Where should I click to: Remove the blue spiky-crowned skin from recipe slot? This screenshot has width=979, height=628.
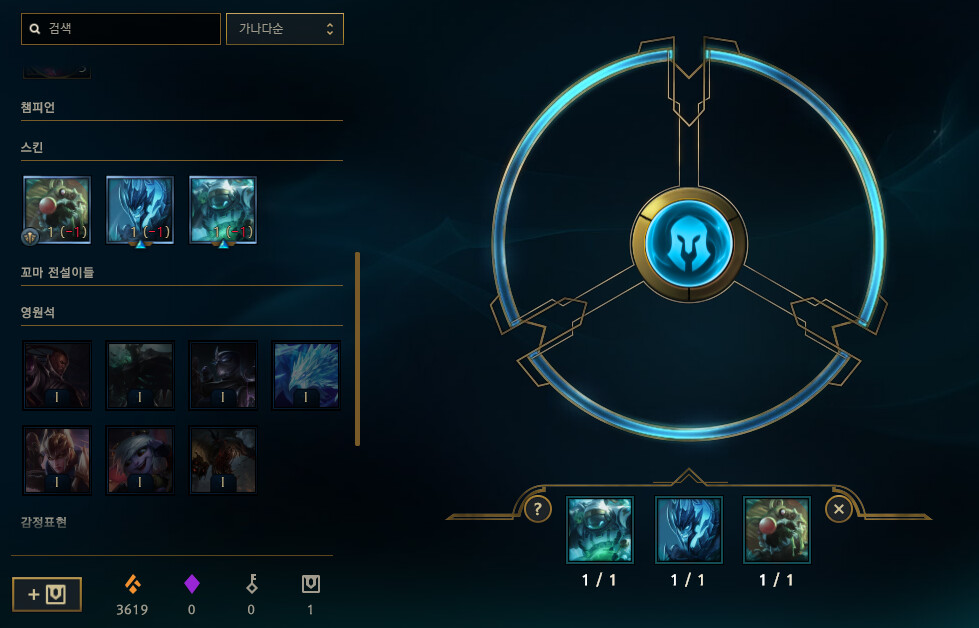688,530
